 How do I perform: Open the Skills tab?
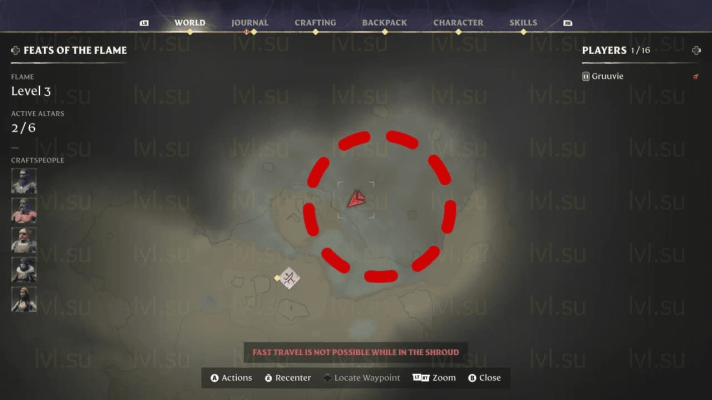click(522, 22)
